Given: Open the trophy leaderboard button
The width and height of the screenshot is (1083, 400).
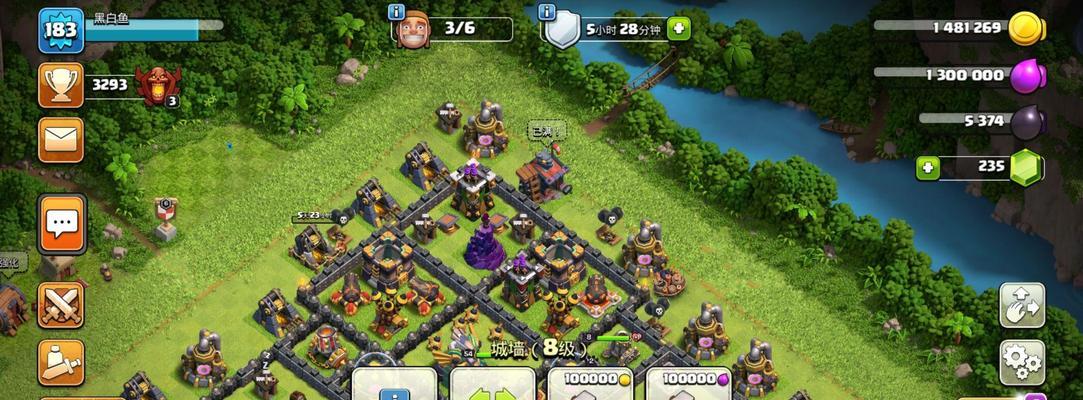Looking at the screenshot, I should click(61, 85).
